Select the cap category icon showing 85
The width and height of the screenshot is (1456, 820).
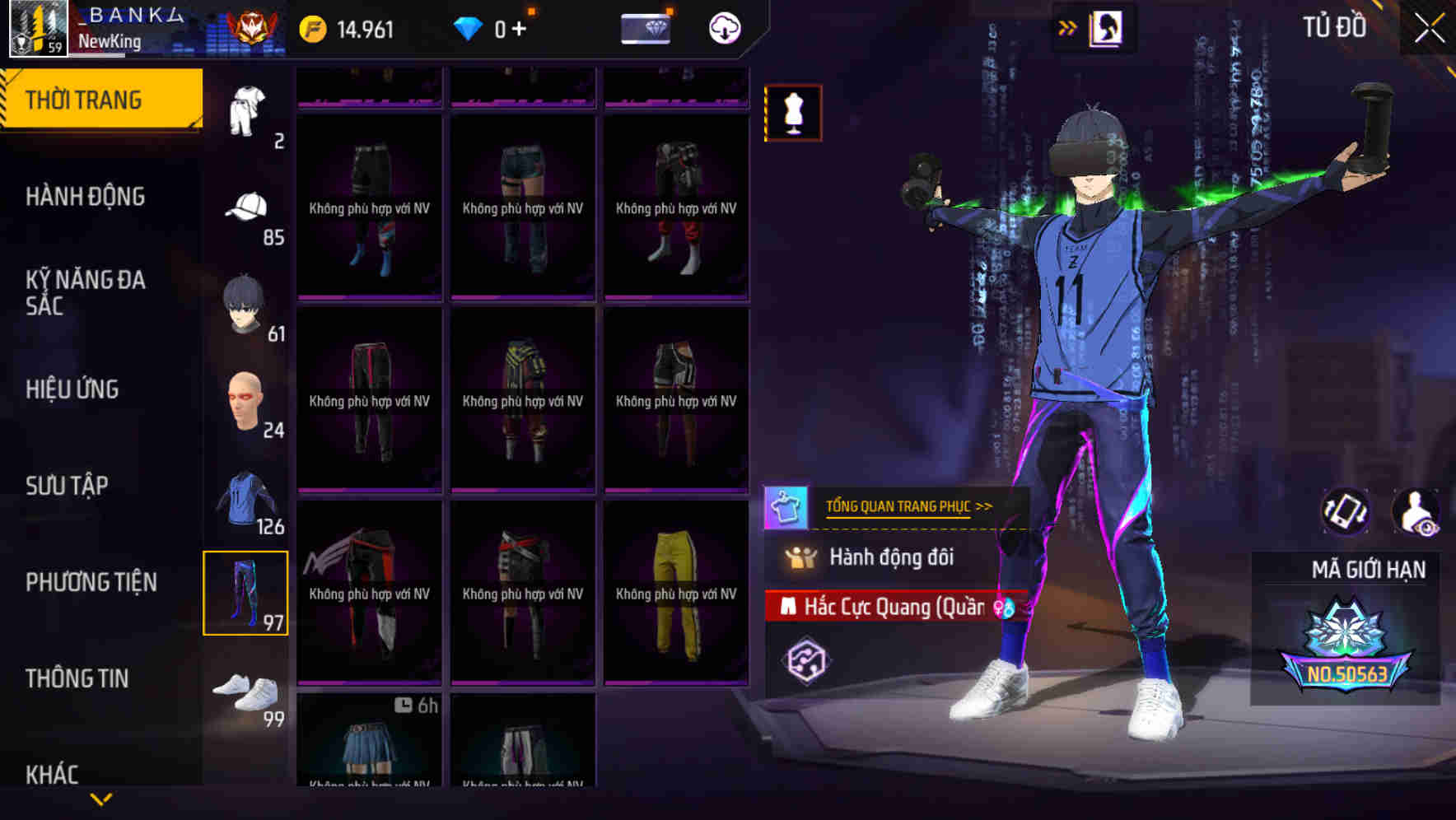click(246, 206)
